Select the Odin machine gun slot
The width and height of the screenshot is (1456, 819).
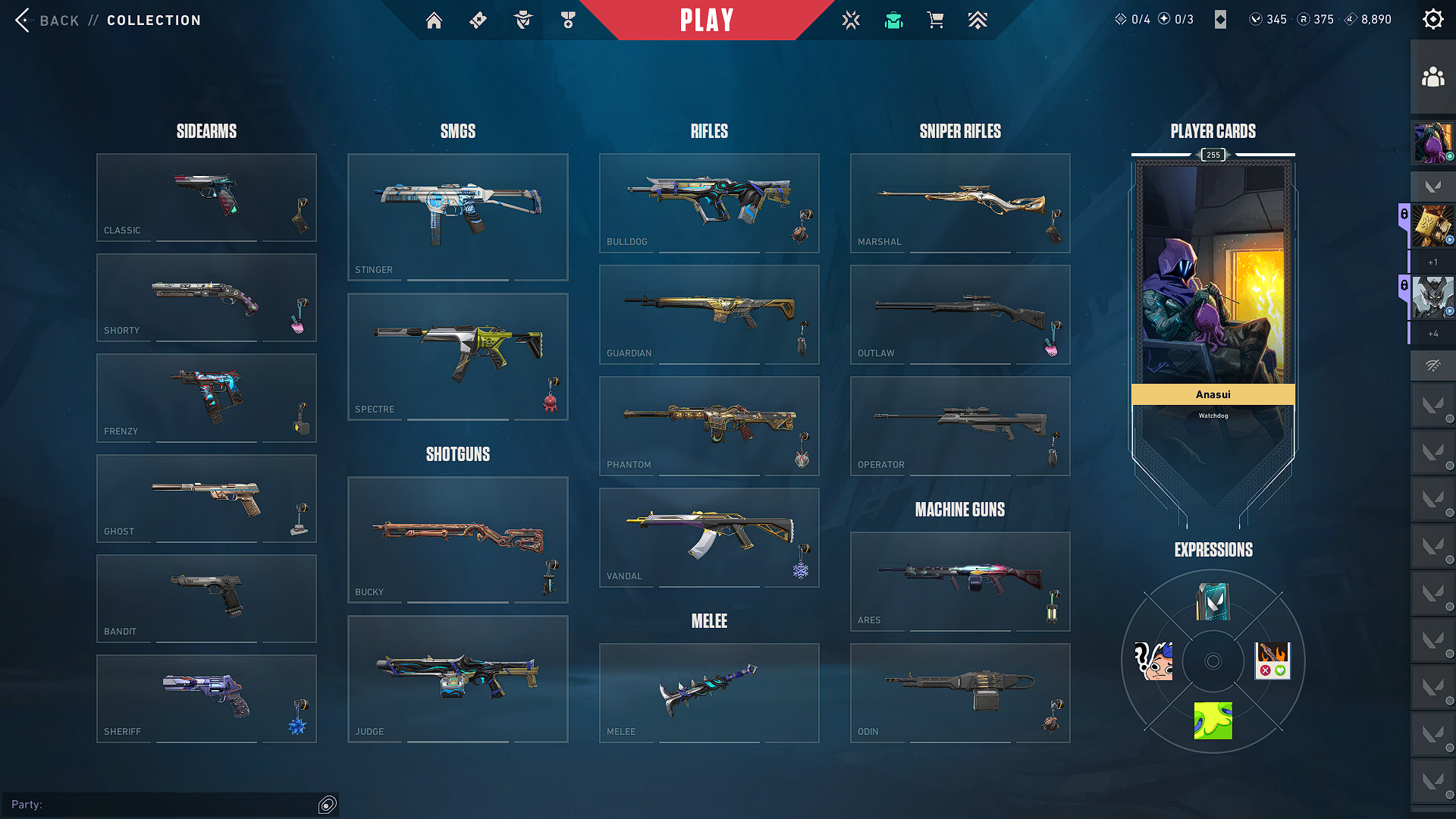pyautogui.click(x=959, y=692)
